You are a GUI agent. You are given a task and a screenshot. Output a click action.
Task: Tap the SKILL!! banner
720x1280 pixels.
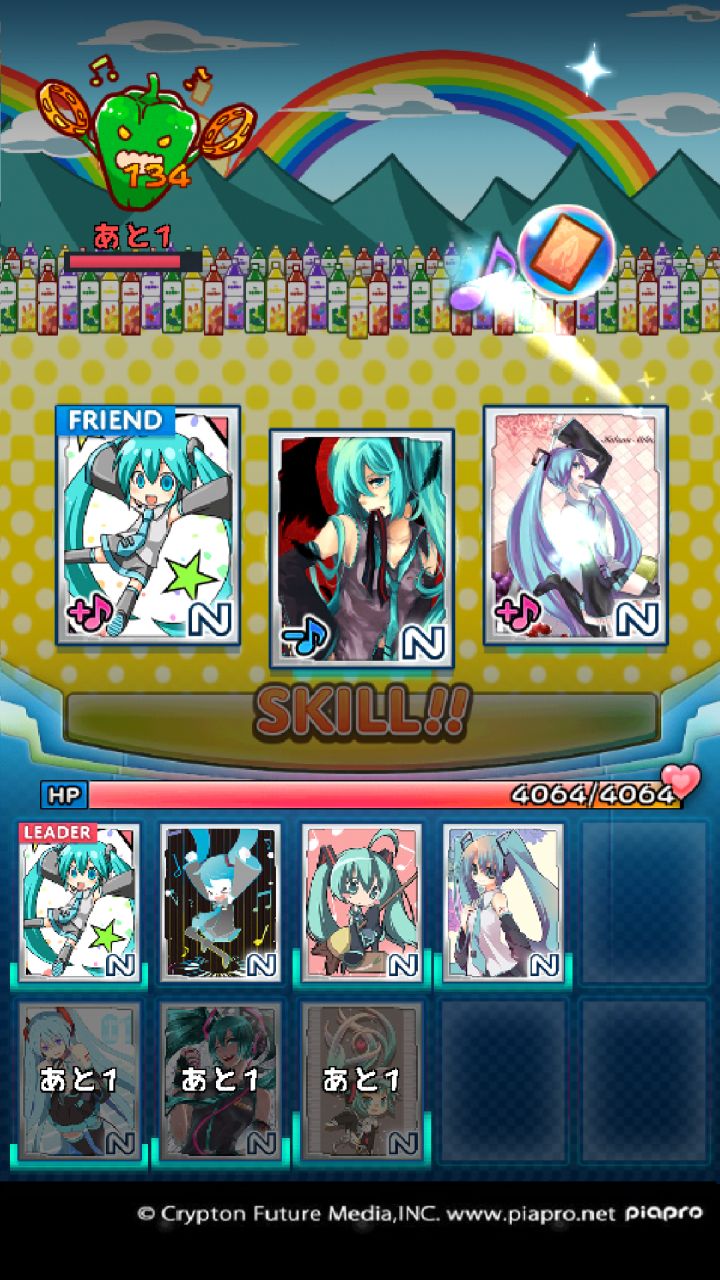point(361,713)
